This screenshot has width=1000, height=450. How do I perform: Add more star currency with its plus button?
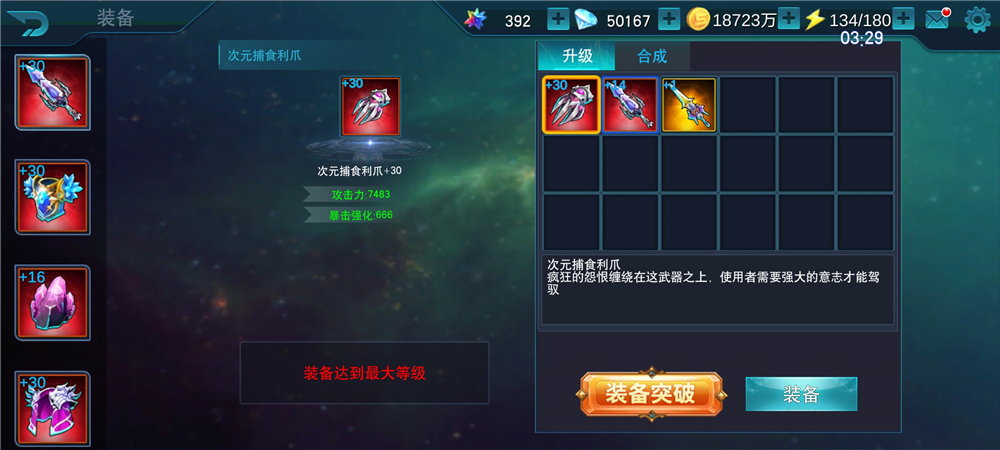coord(558,20)
